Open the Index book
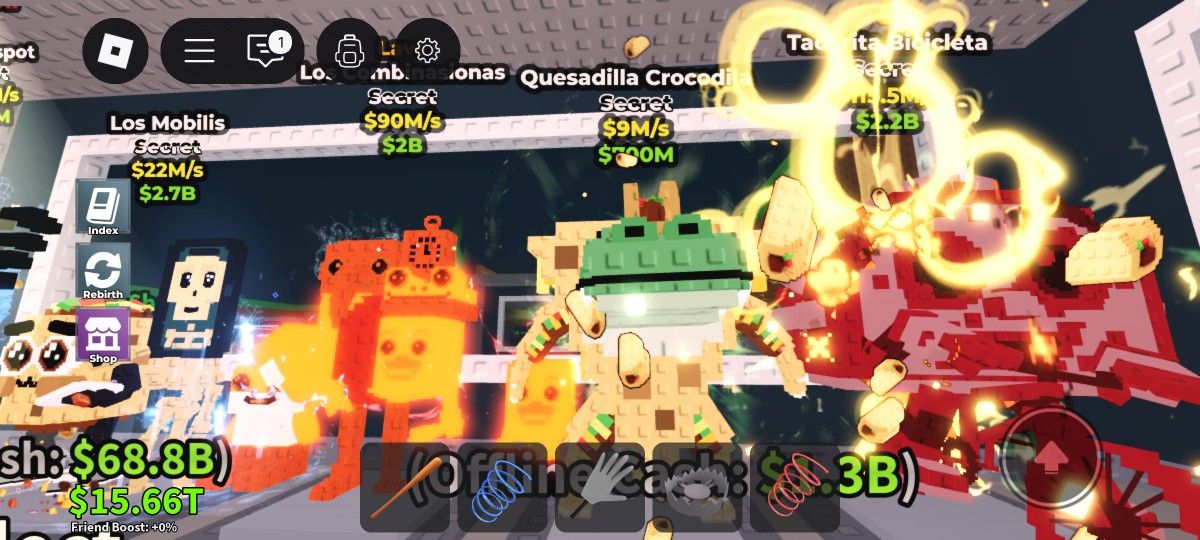1200x540 pixels. (x=102, y=210)
